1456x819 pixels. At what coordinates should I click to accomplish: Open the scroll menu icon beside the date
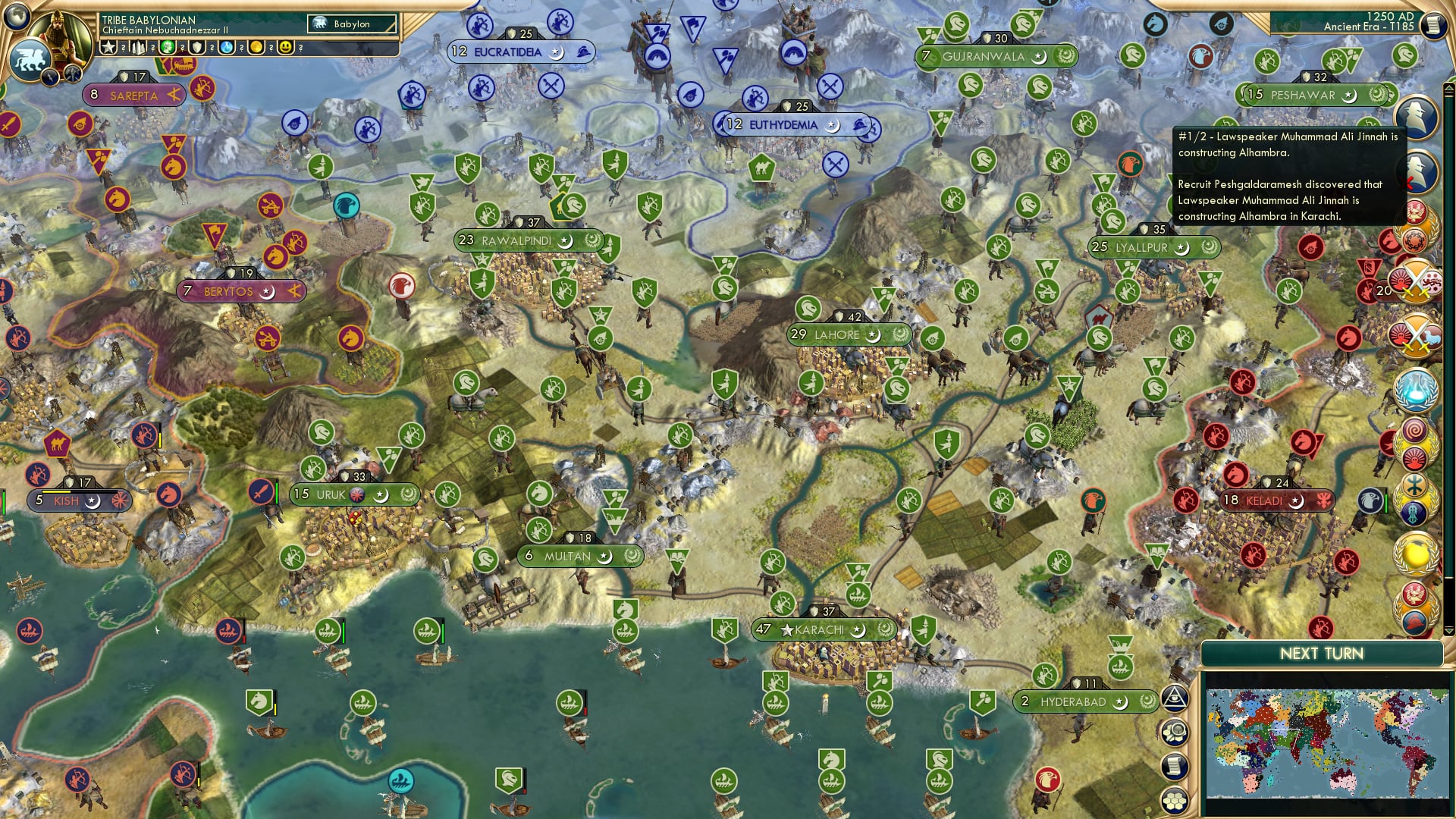click(x=1433, y=25)
